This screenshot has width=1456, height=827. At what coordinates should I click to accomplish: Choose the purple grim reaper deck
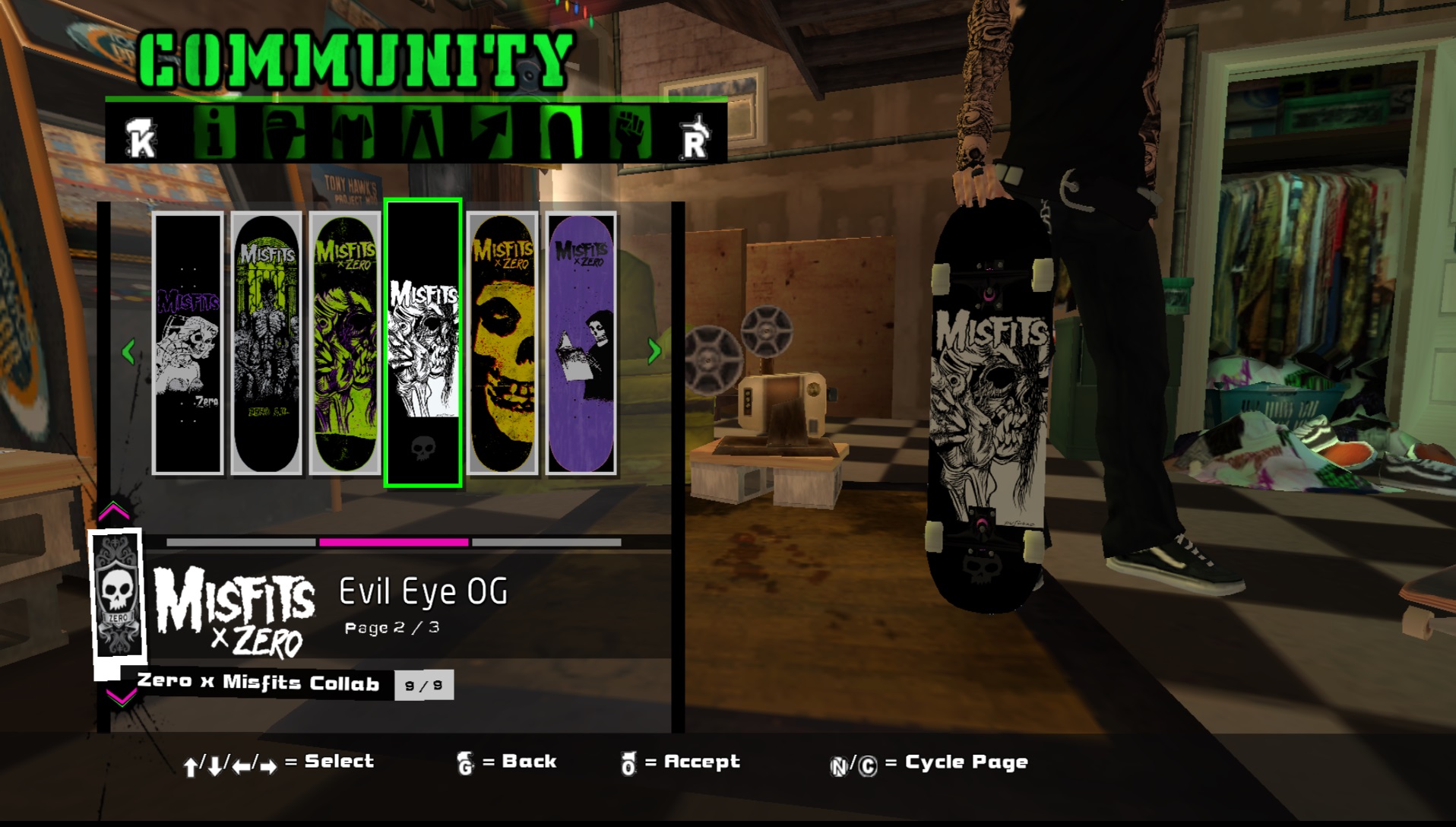click(581, 344)
